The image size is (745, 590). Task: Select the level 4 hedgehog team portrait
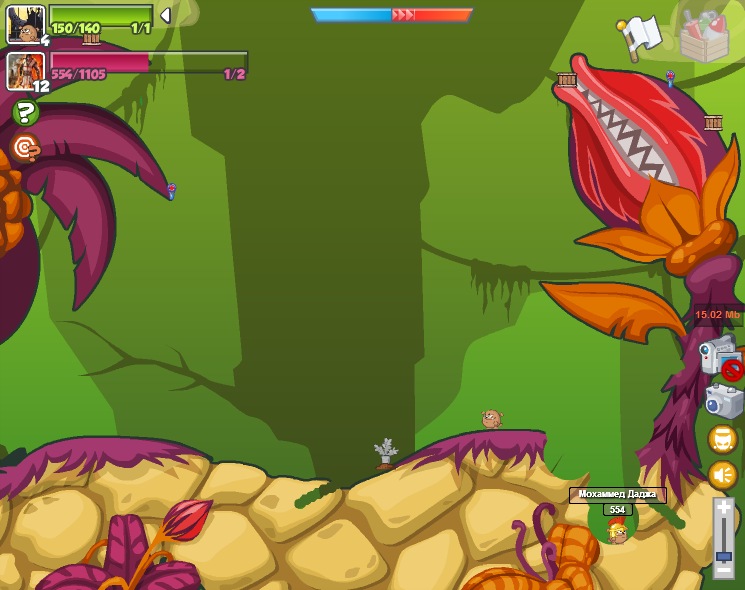25,24
